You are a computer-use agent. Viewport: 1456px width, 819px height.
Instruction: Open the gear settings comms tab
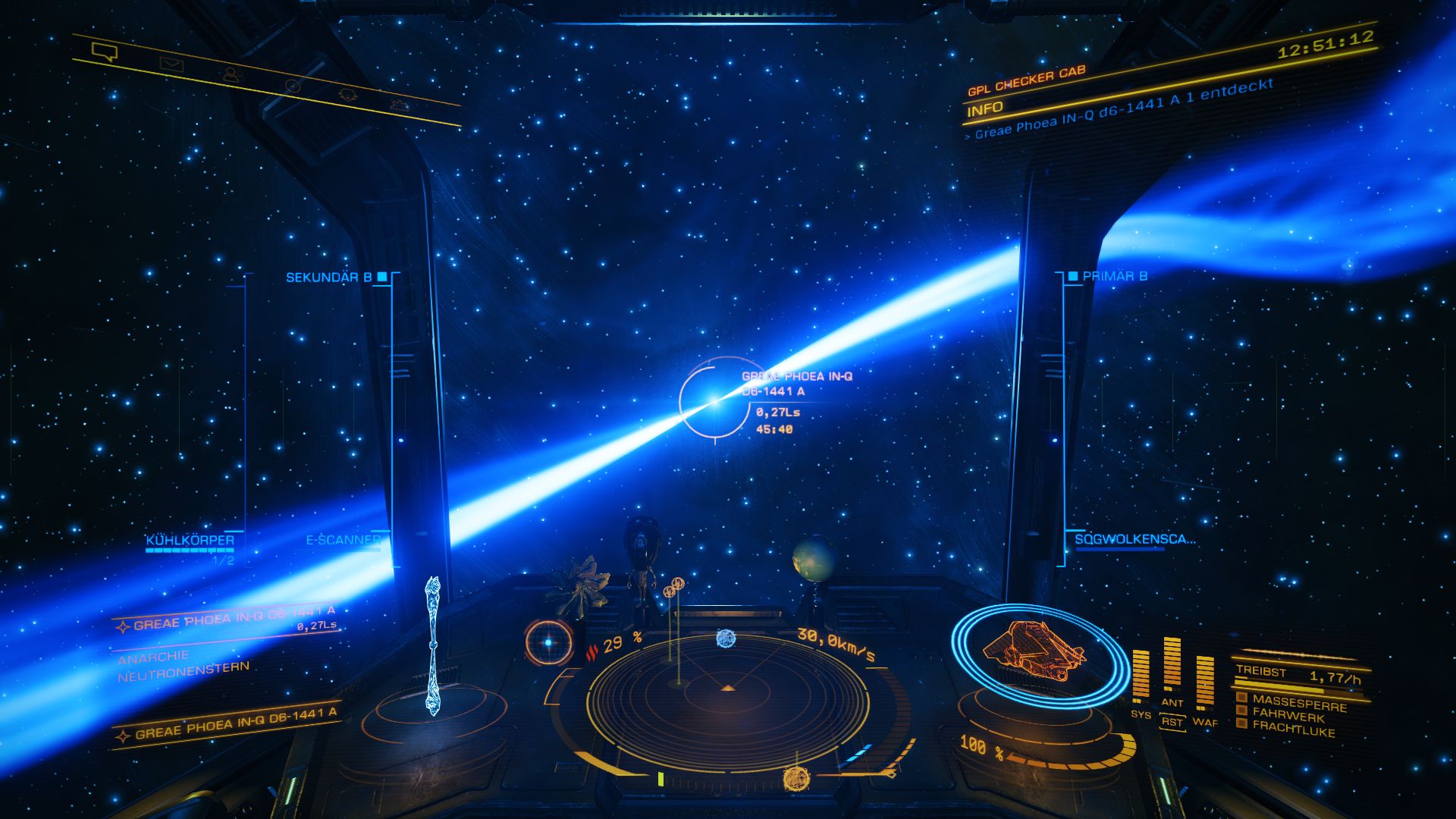tap(399, 105)
